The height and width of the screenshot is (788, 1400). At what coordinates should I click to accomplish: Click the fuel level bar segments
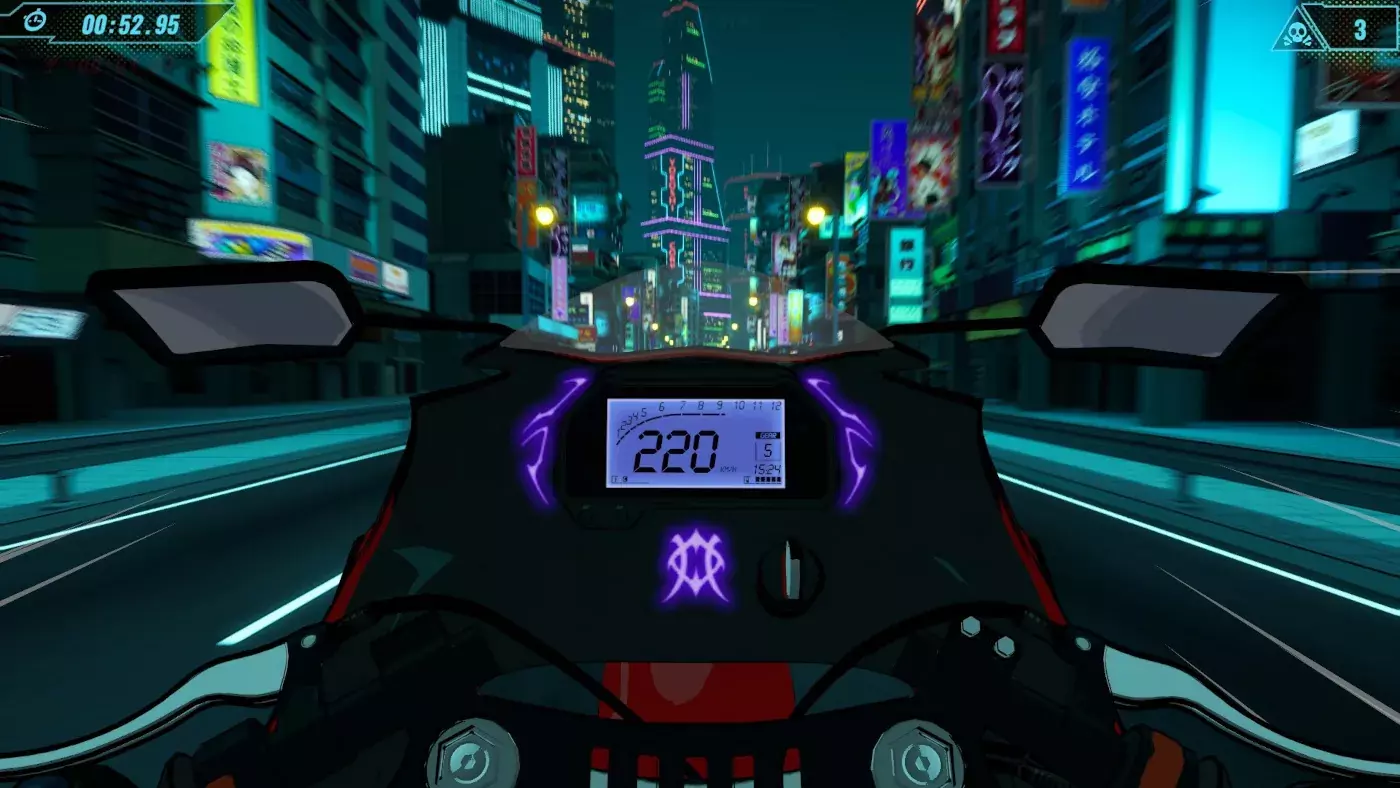pyautogui.click(x=767, y=479)
